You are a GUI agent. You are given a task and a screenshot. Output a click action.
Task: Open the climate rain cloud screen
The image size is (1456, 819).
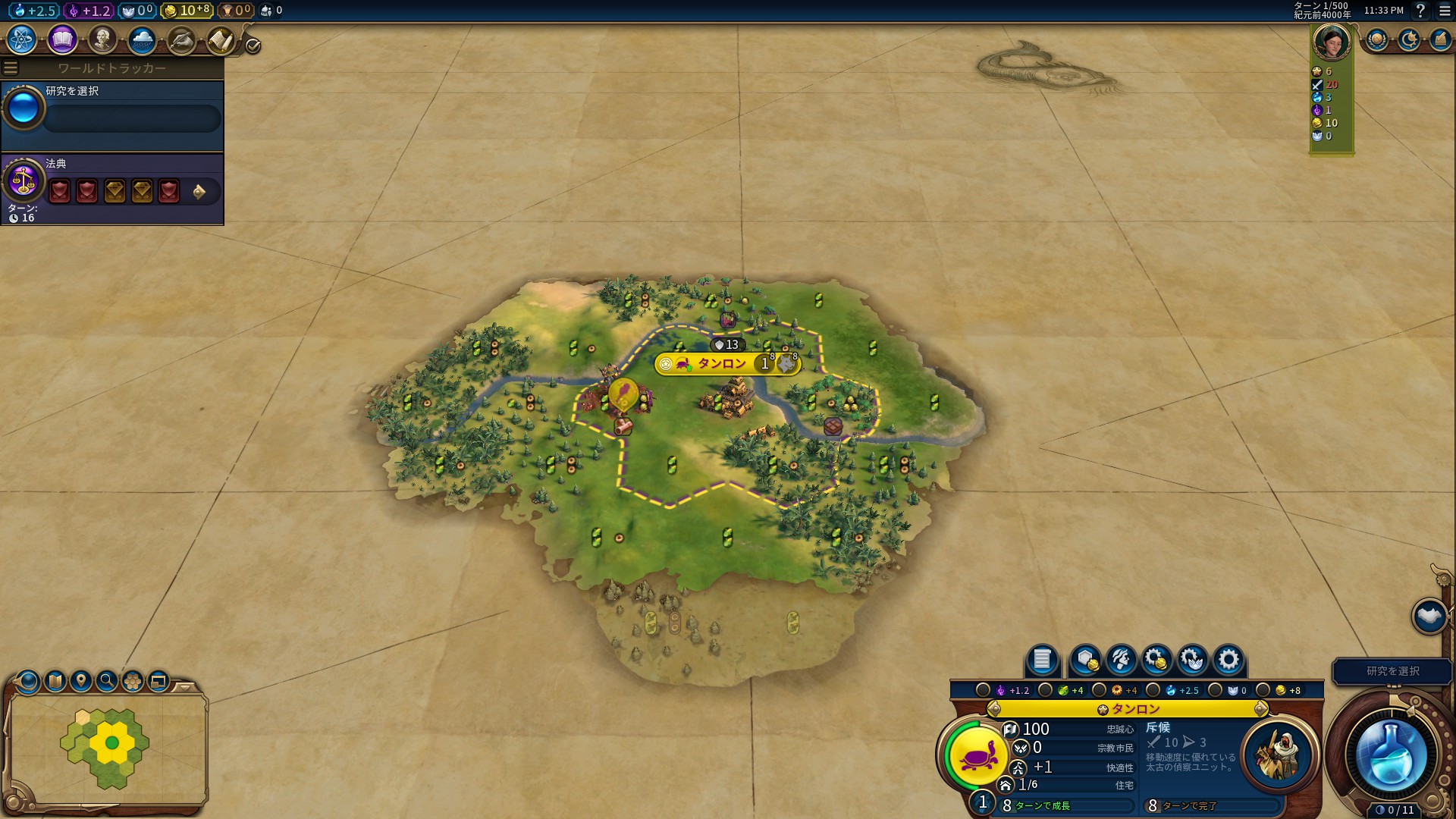point(142,39)
